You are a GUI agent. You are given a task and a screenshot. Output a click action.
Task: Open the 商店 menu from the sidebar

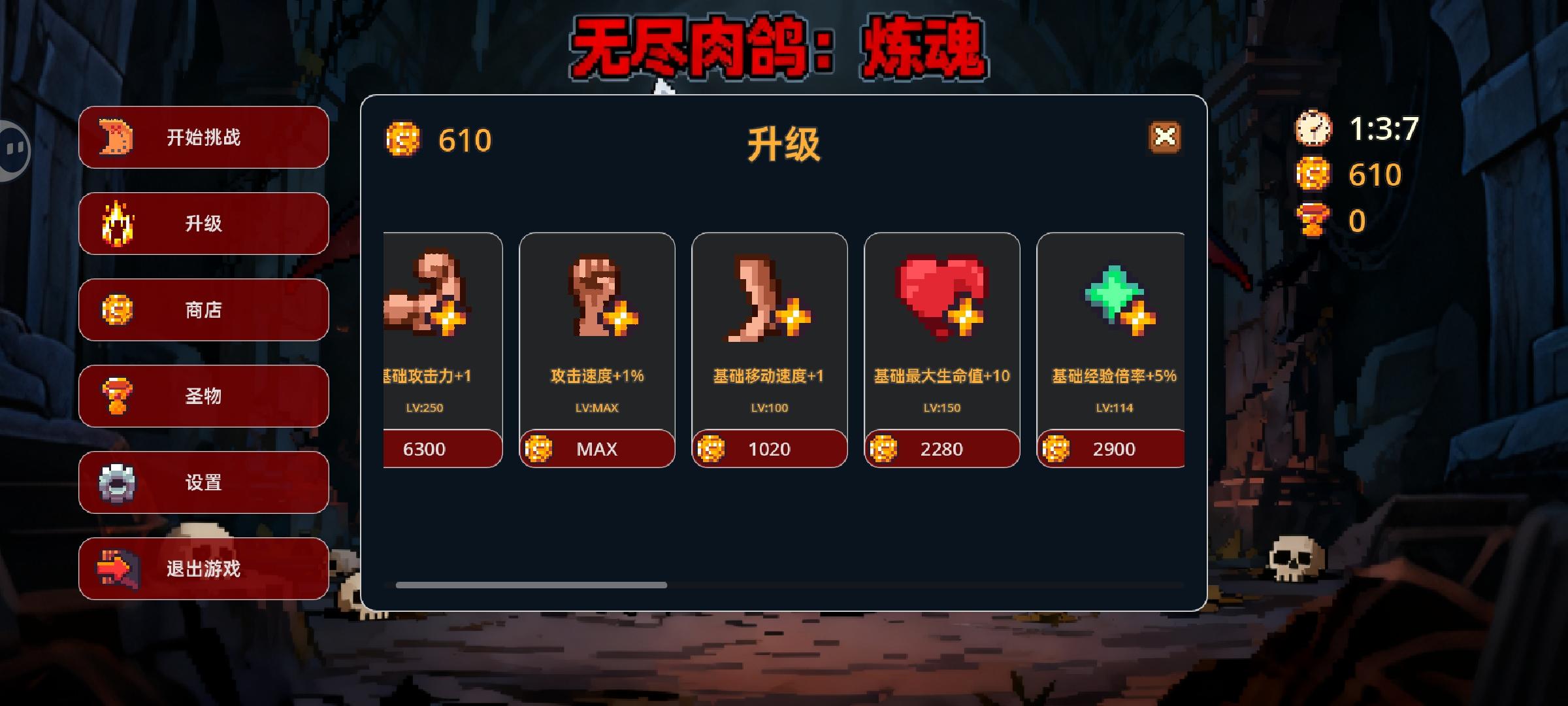(203, 311)
